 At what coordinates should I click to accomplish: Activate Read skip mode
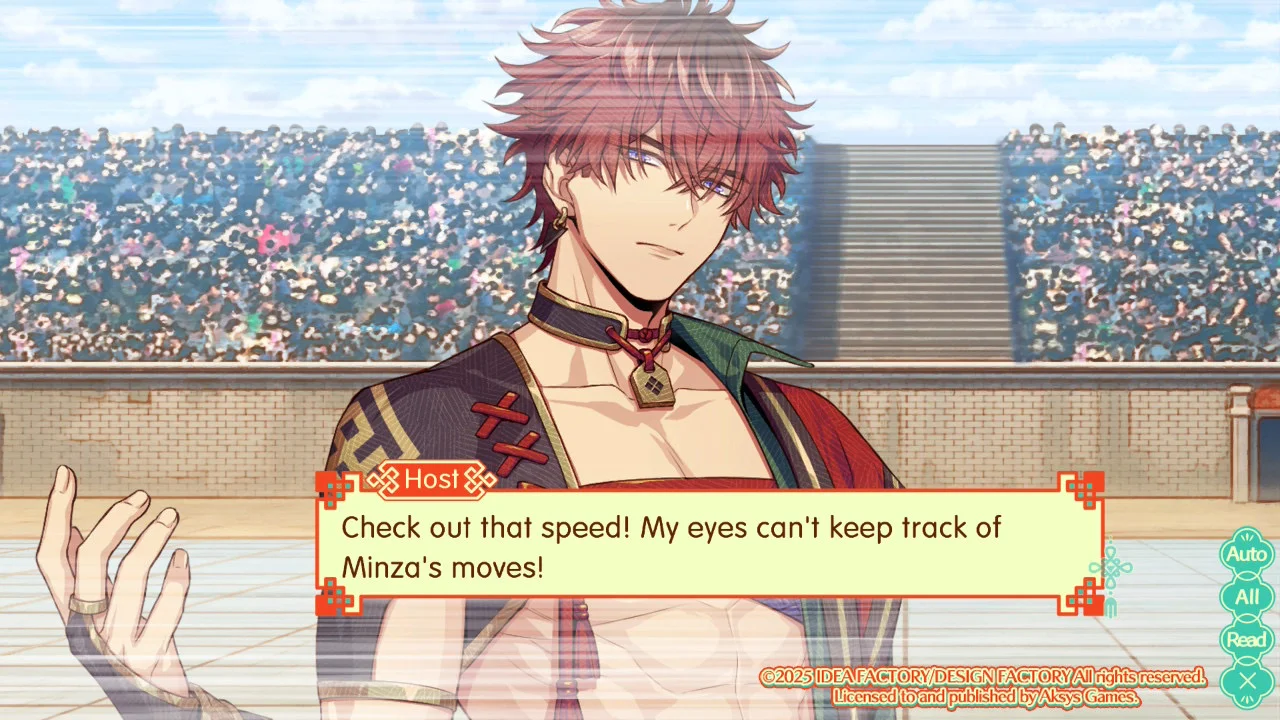1246,638
